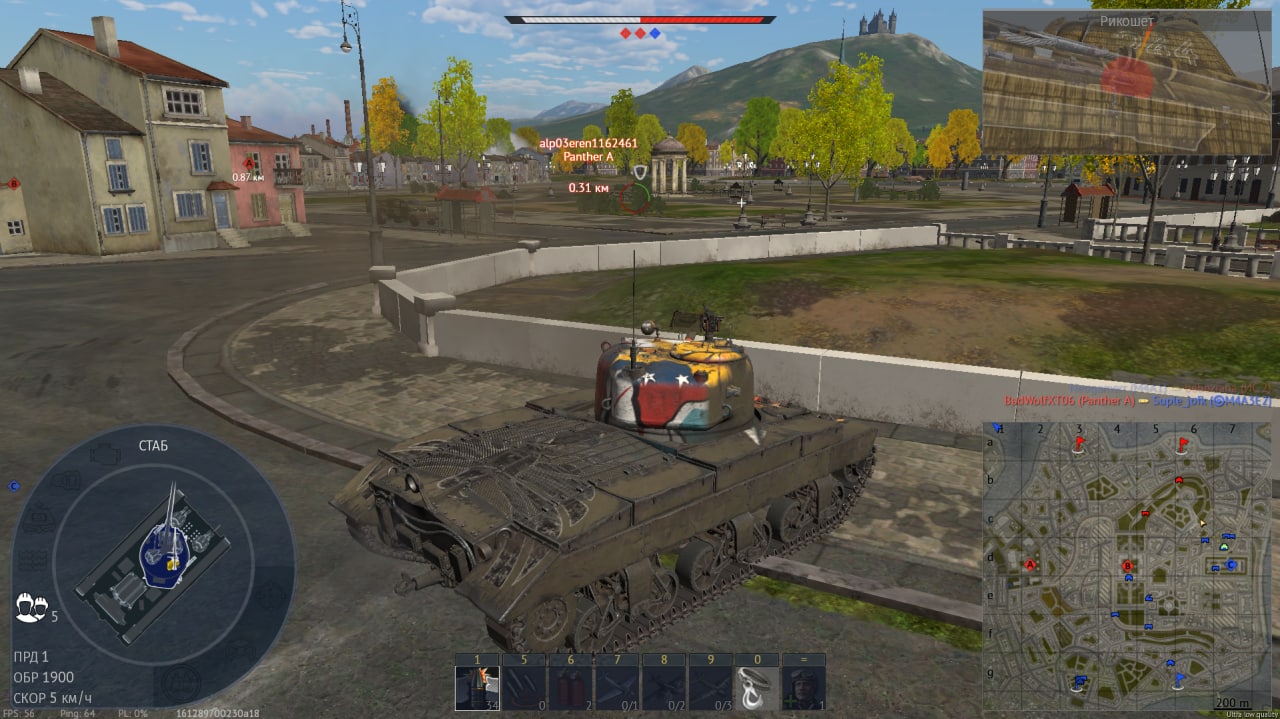This screenshot has width=1280, height=719.
Task: Open the city minimap
Action: pos(1127,564)
